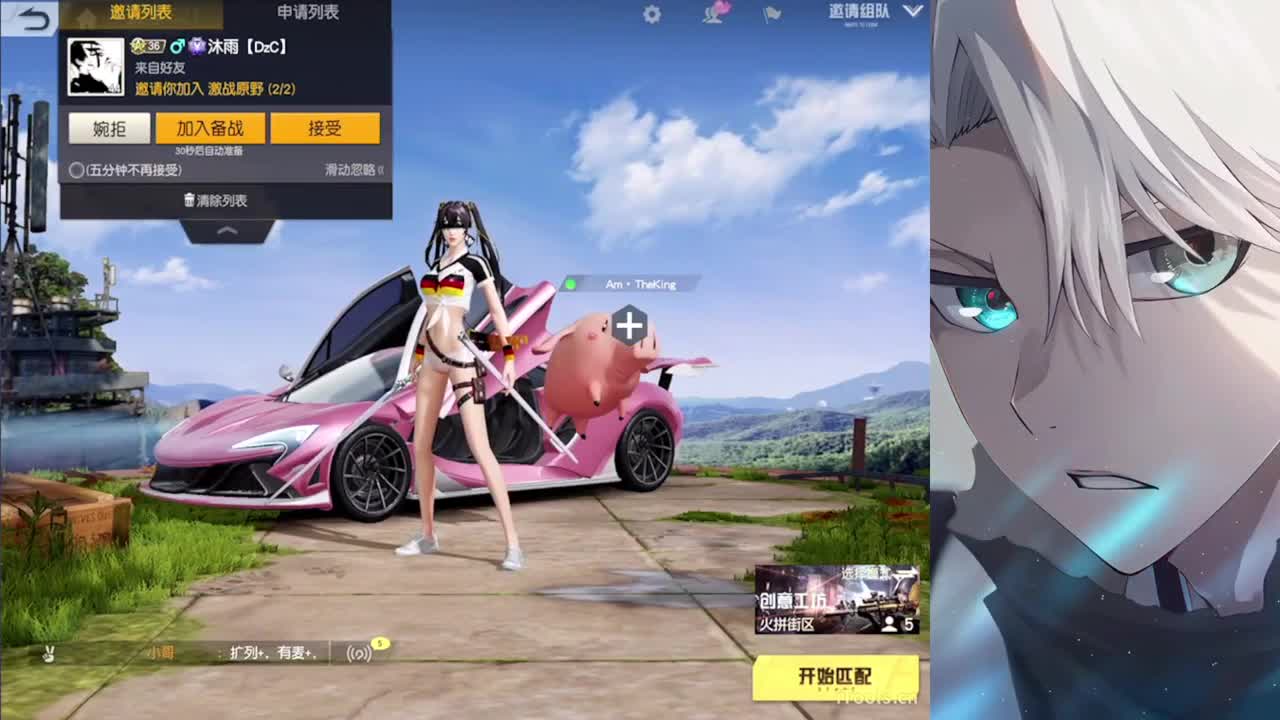1280x720 pixels.
Task: Collapse the invite panel with the up chevron
Action: pyautogui.click(x=226, y=231)
